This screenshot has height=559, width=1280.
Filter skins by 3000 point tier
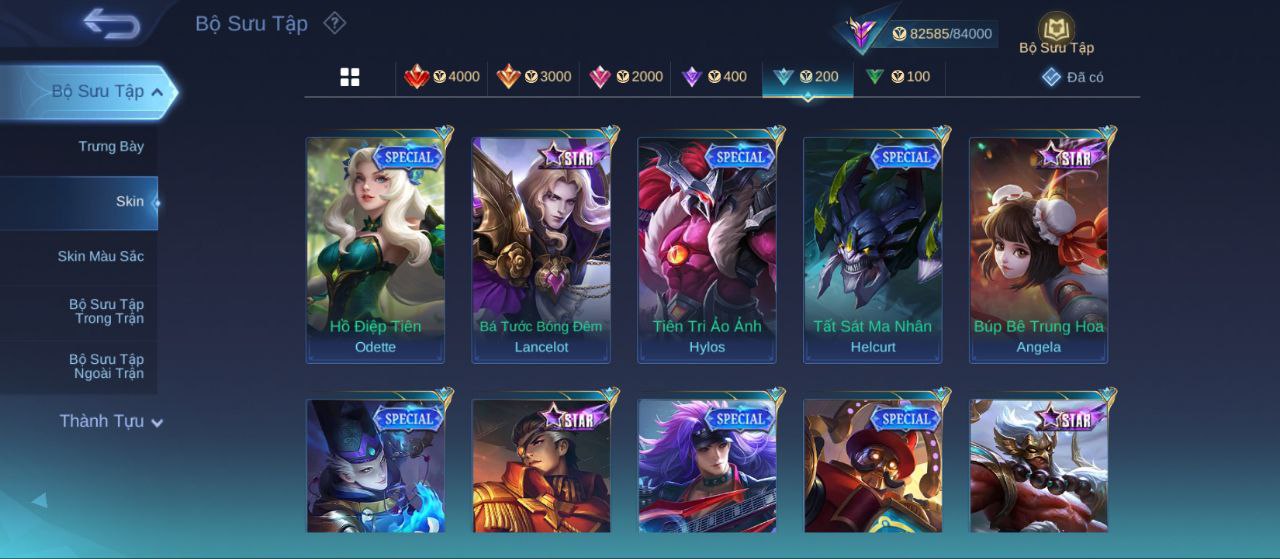tap(534, 77)
